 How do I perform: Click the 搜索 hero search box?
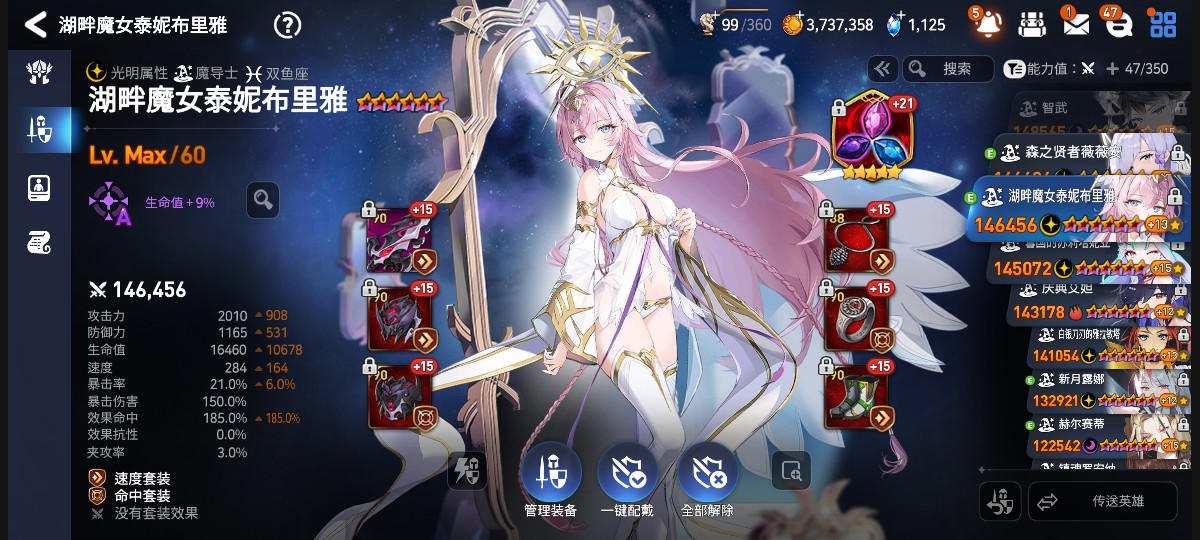948,69
